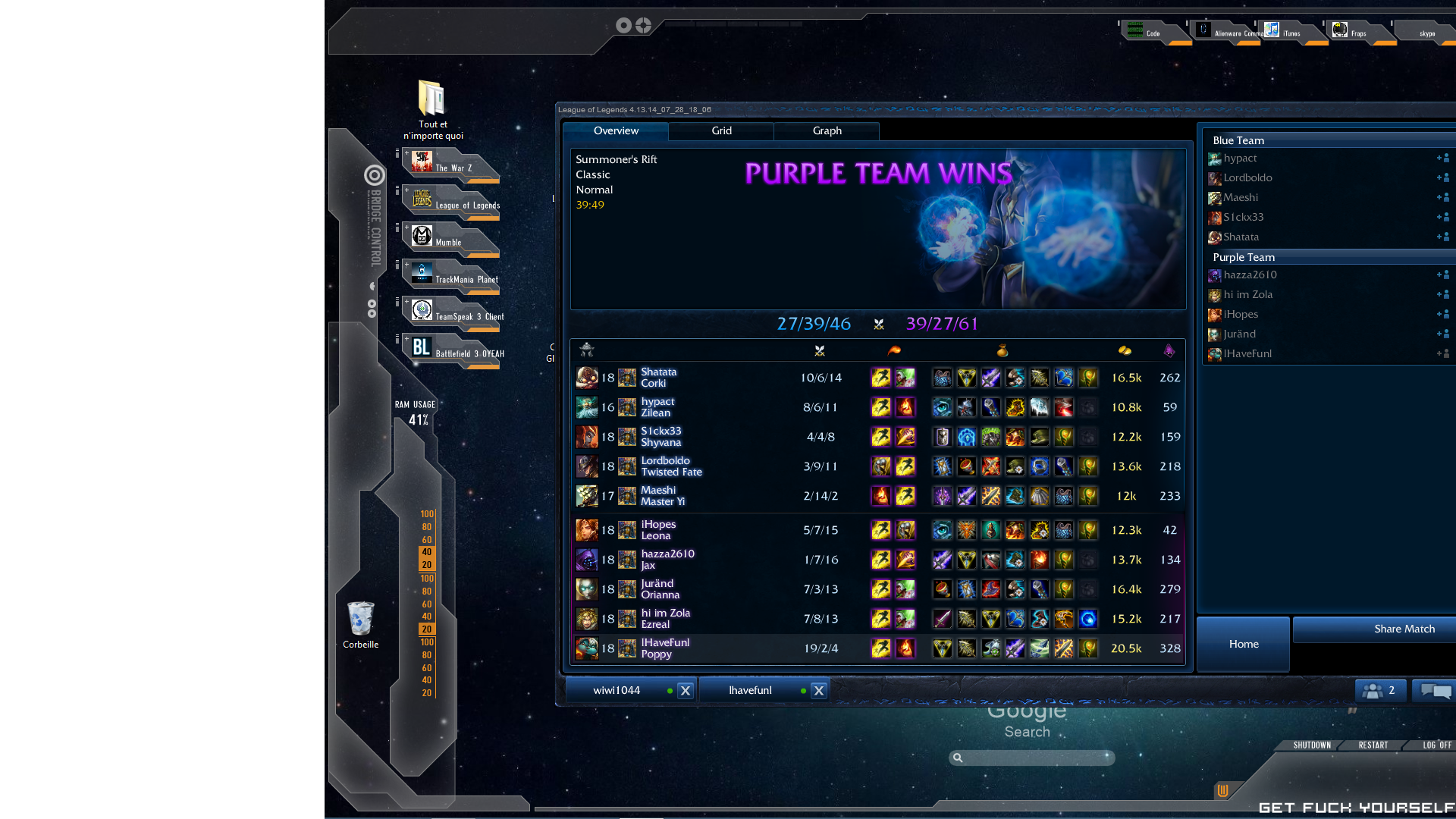Screen dimensions: 1456x819
Task: Click Poppy's champion portrait
Action: tap(587, 648)
